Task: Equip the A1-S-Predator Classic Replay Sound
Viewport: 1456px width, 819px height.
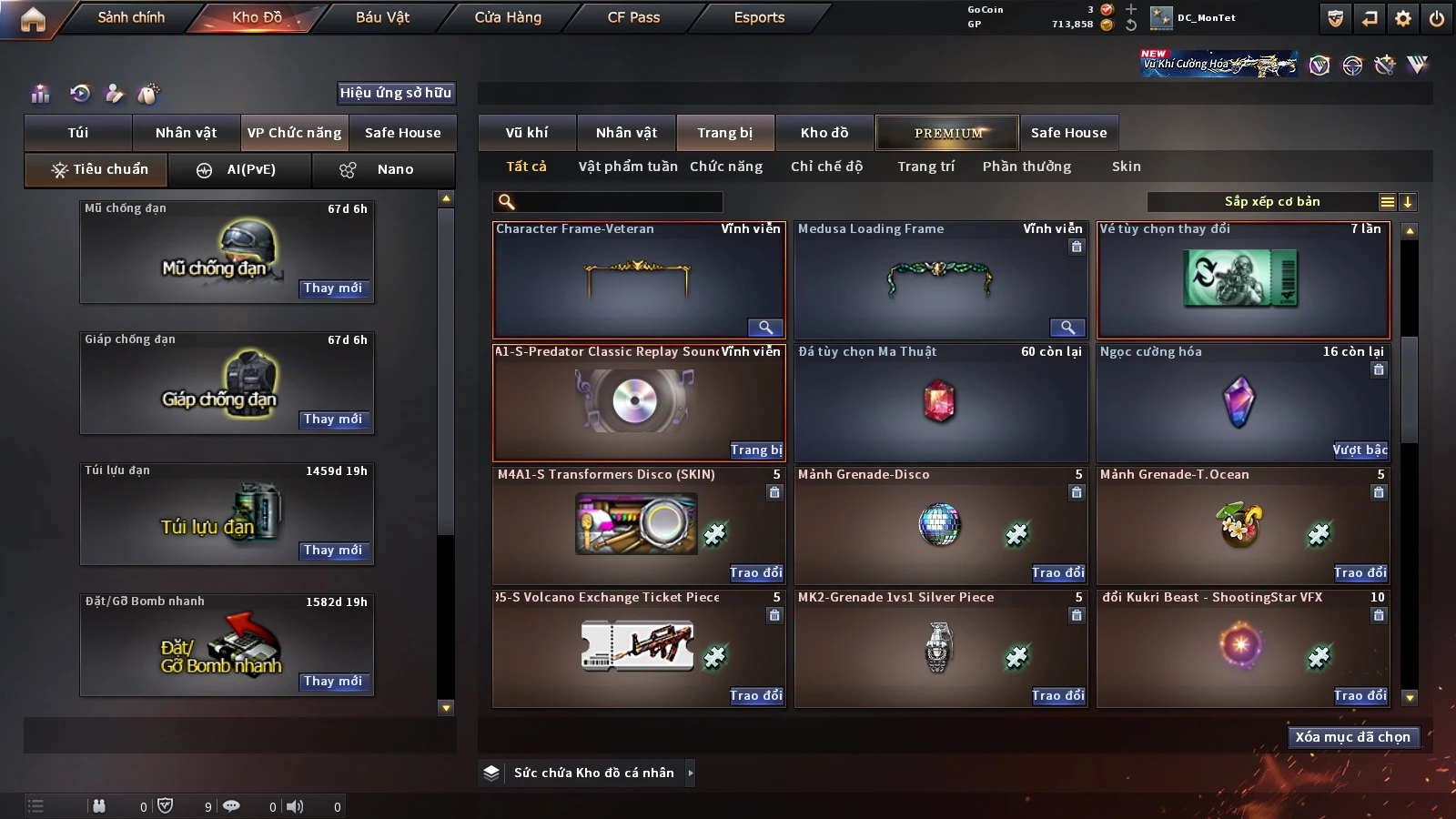Action: coord(756,450)
